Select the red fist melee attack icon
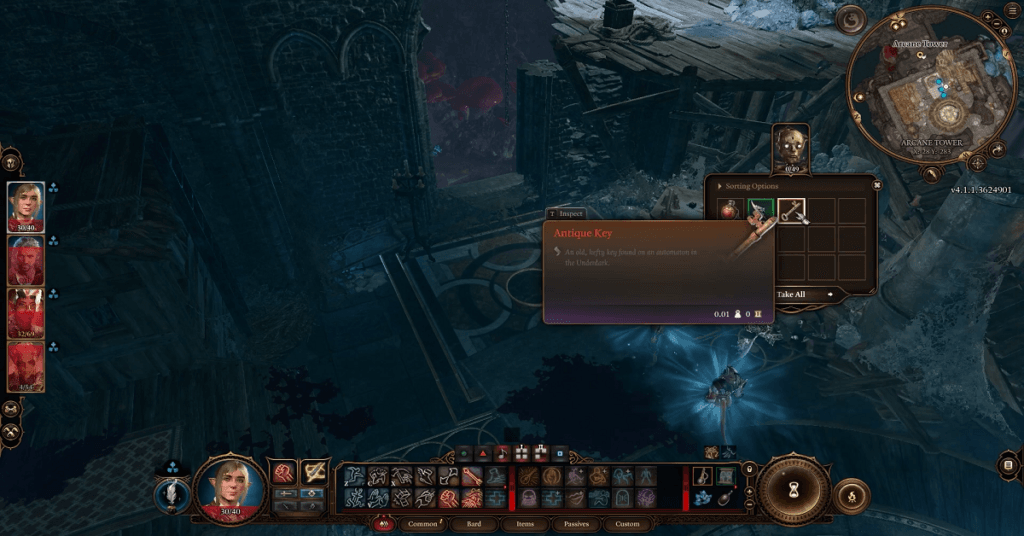Image resolution: width=1024 pixels, height=536 pixels. click(x=284, y=470)
